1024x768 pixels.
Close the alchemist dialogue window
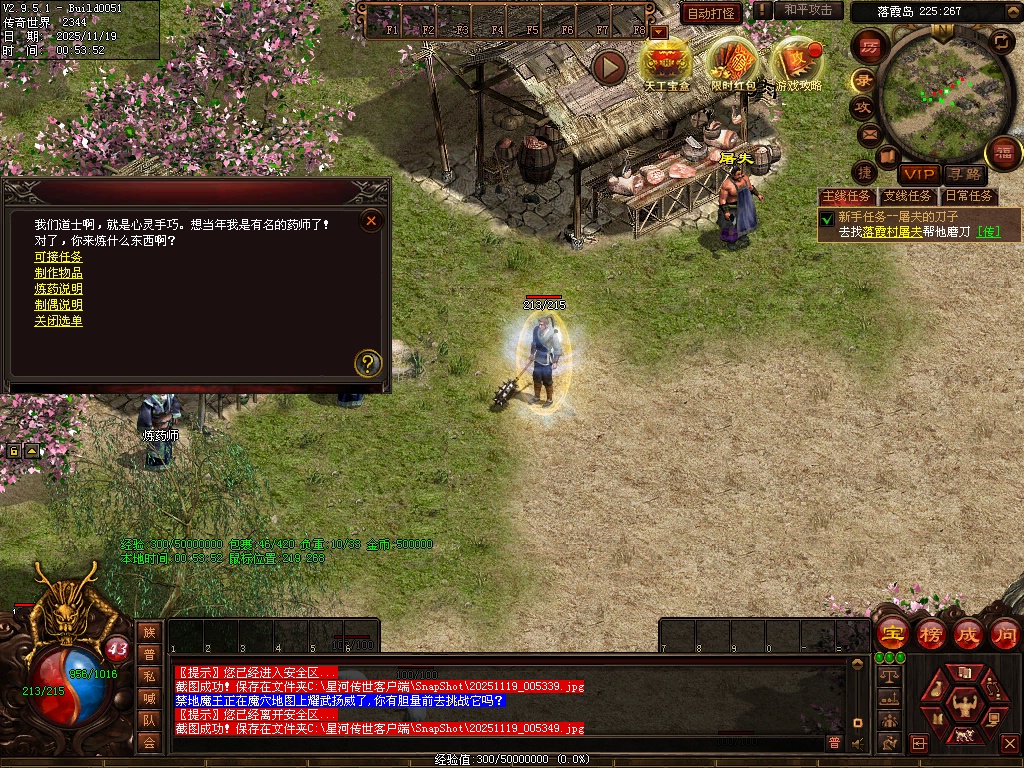pos(371,220)
